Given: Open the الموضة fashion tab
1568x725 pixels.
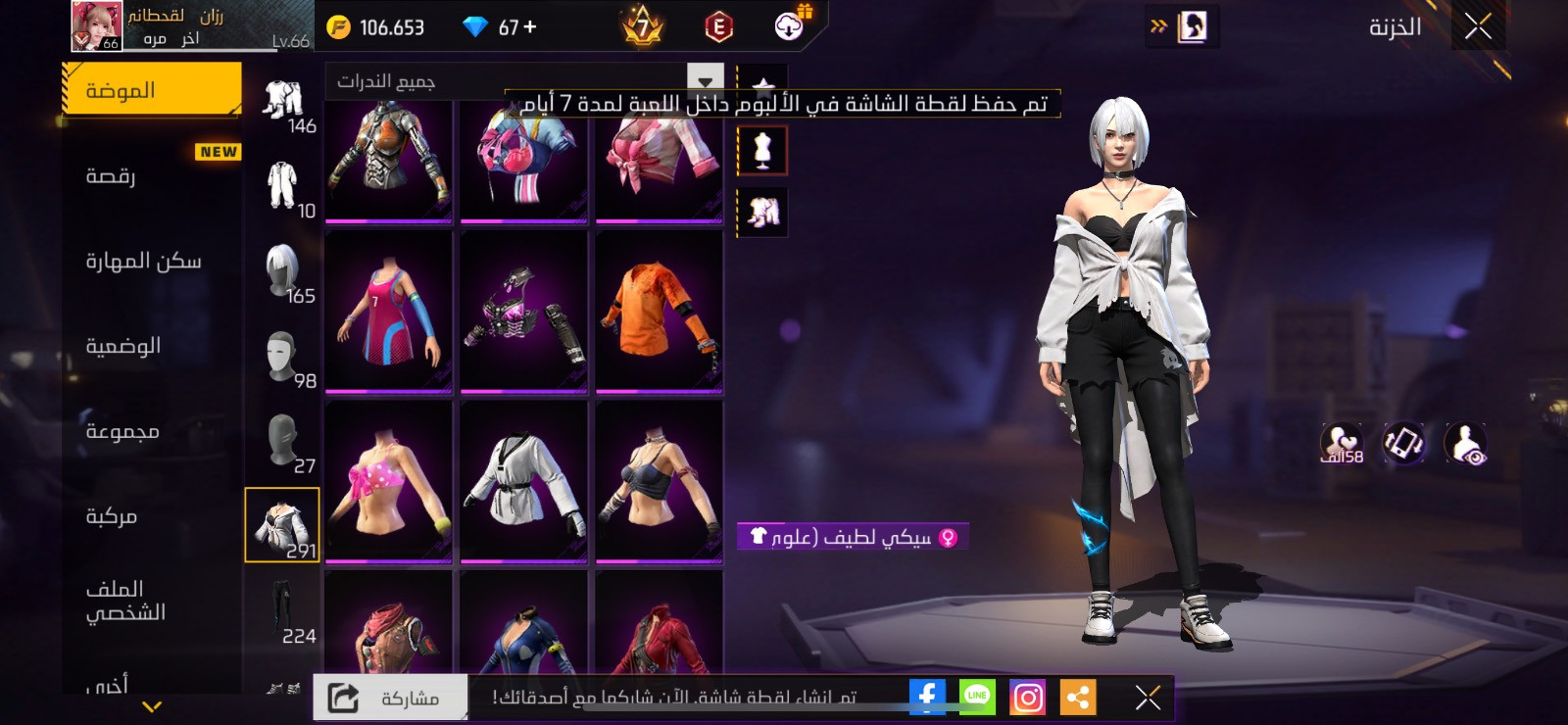Looking at the screenshot, I should (x=152, y=90).
